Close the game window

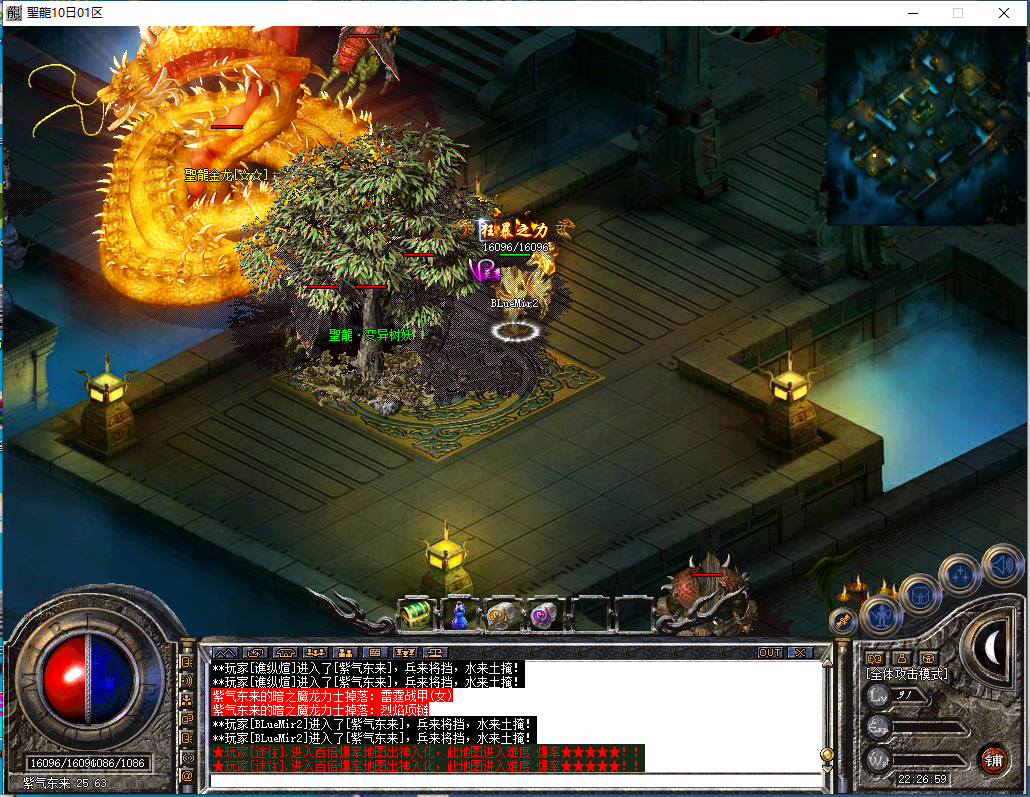(x=1003, y=13)
